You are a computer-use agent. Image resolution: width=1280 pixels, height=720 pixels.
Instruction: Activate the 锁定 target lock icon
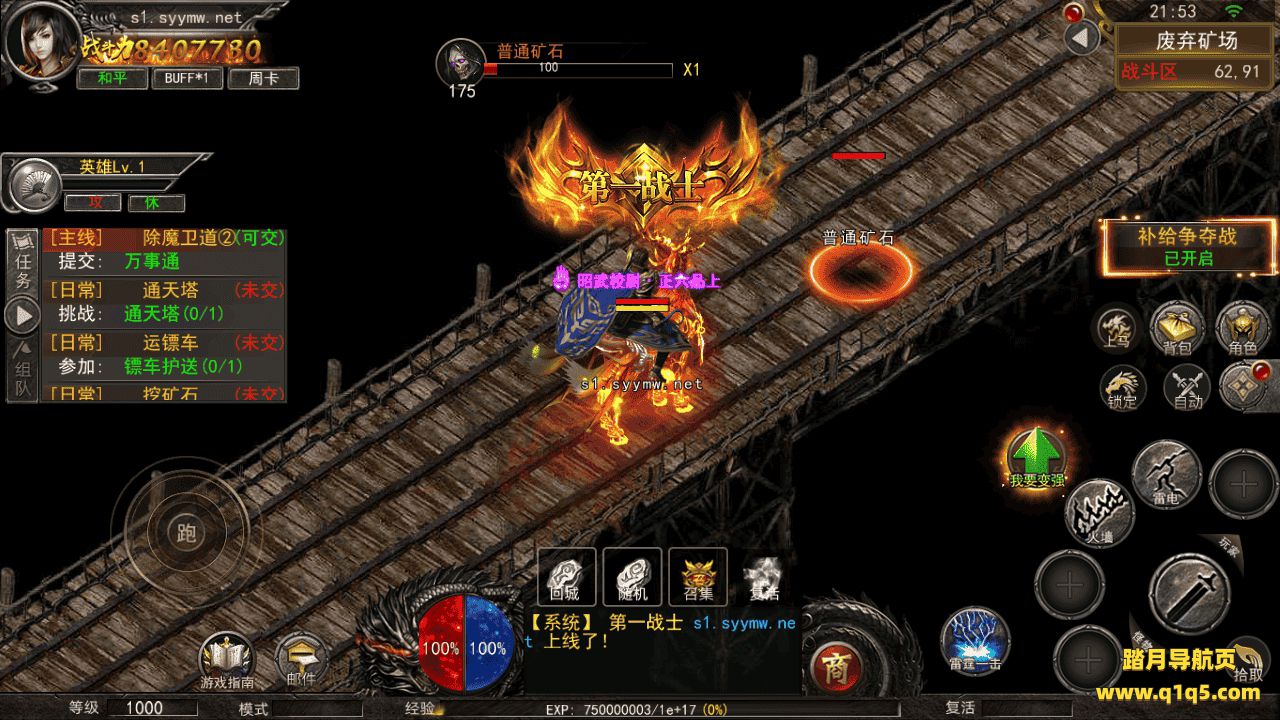(x=1123, y=387)
